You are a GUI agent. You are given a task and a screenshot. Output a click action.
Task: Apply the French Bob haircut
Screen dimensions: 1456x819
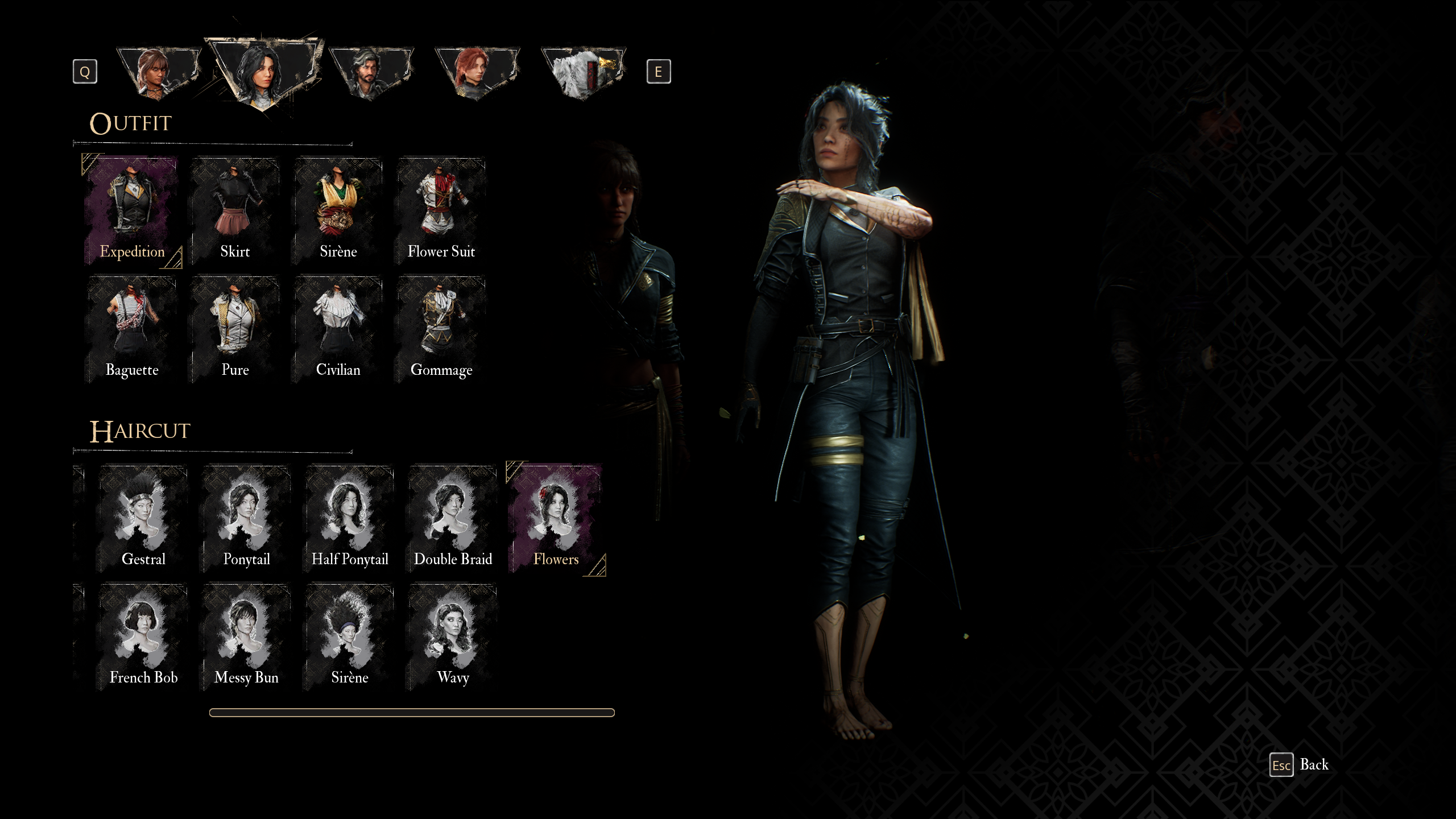point(143,636)
